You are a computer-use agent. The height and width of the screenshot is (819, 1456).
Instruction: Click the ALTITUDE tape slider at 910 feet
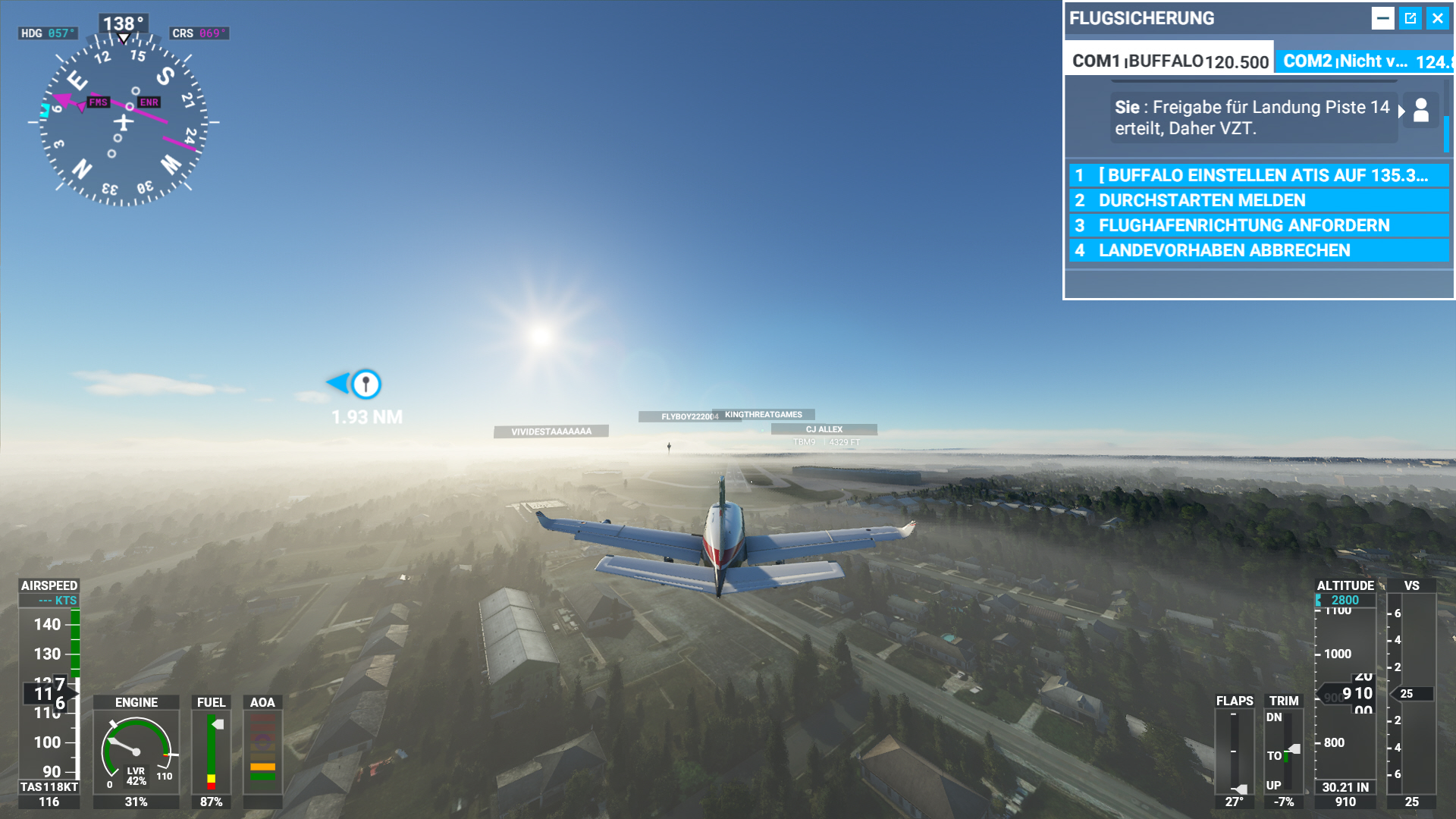(x=1346, y=692)
